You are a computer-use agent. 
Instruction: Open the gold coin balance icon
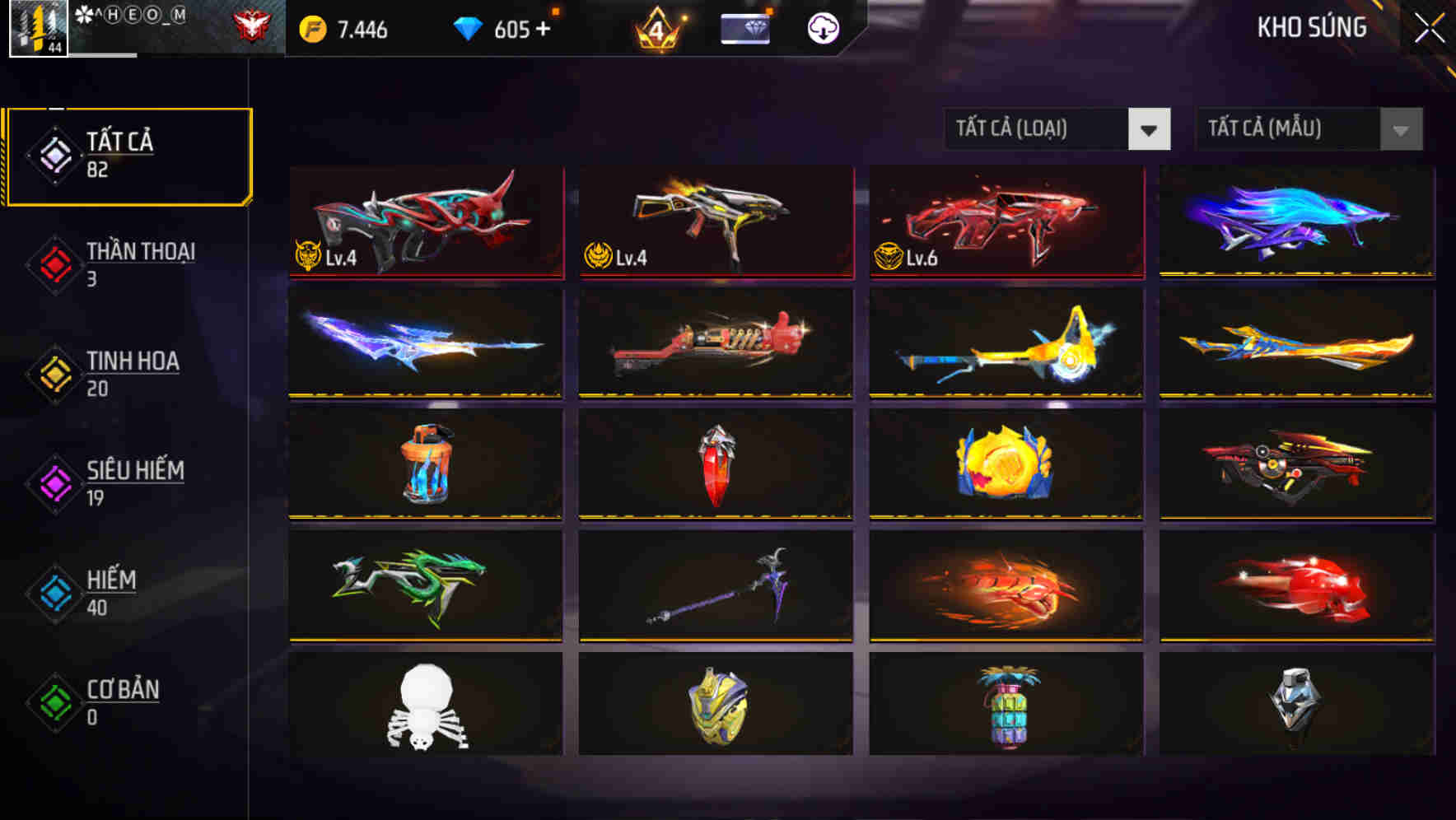coord(315,27)
